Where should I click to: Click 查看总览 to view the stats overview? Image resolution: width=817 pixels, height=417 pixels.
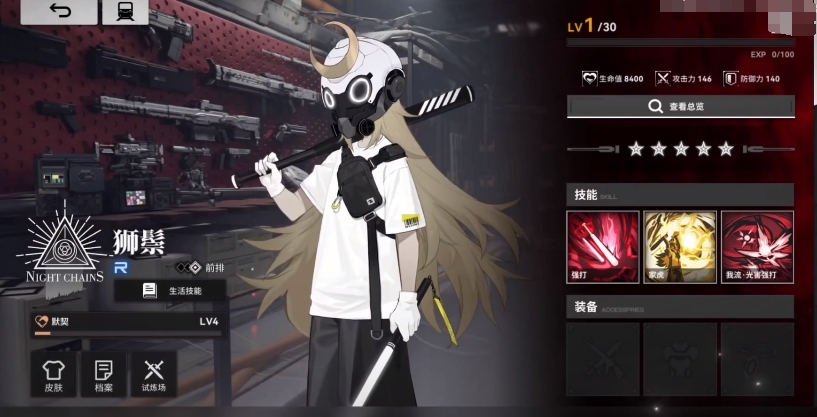(680, 106)
